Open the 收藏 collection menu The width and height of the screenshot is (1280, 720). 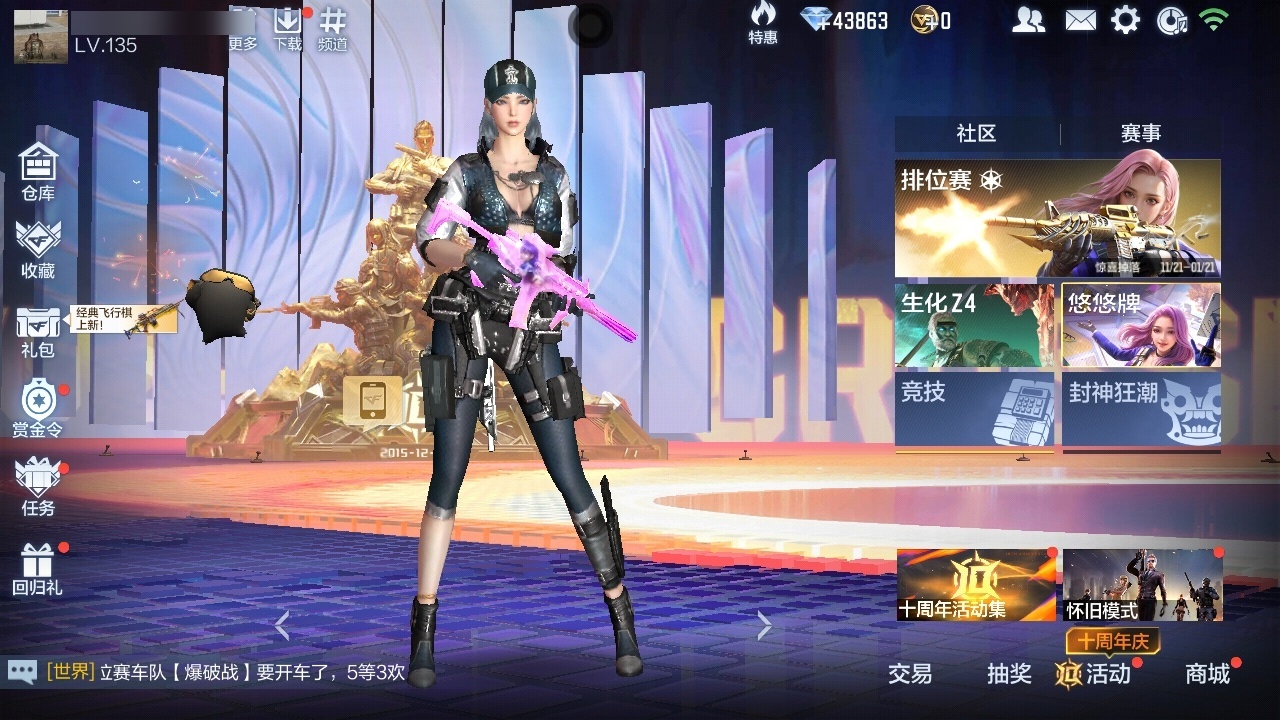click(x=38, y=248)
